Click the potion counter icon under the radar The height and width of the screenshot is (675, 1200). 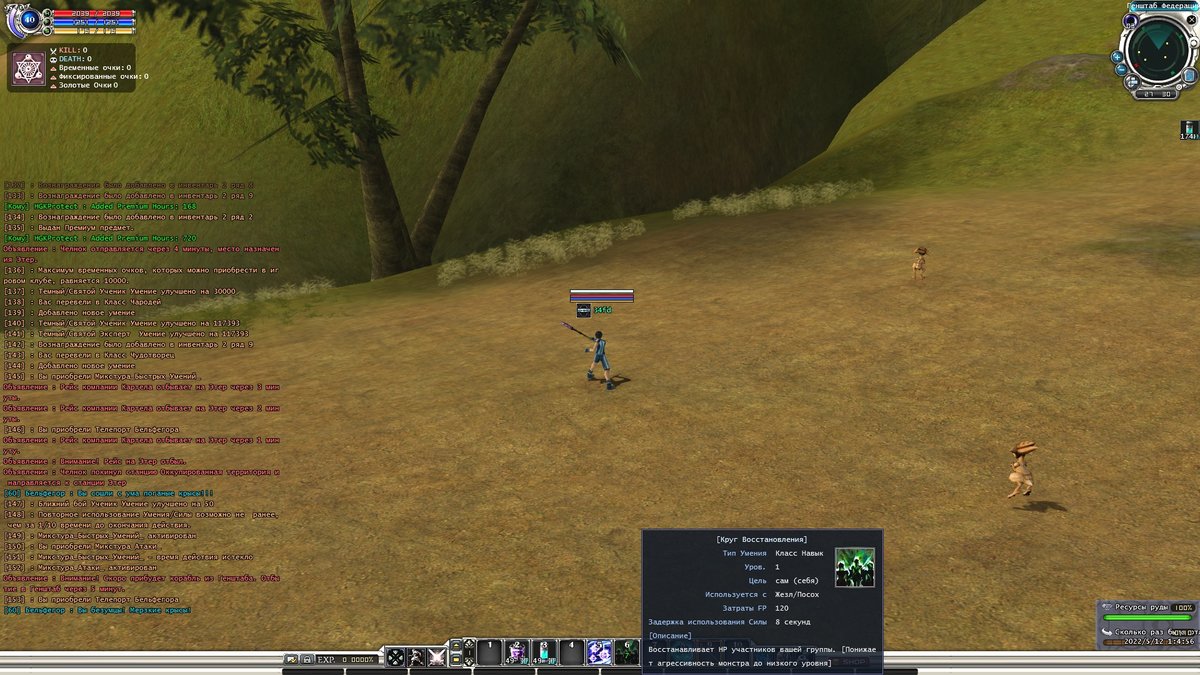click(1189, 129)
